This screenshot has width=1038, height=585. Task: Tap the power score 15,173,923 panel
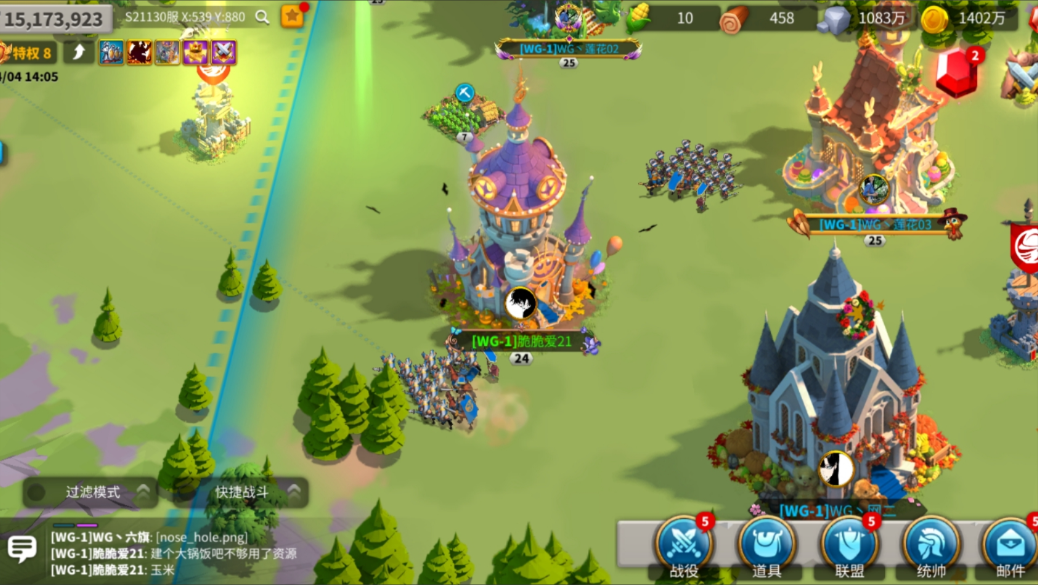coord(55,18)
